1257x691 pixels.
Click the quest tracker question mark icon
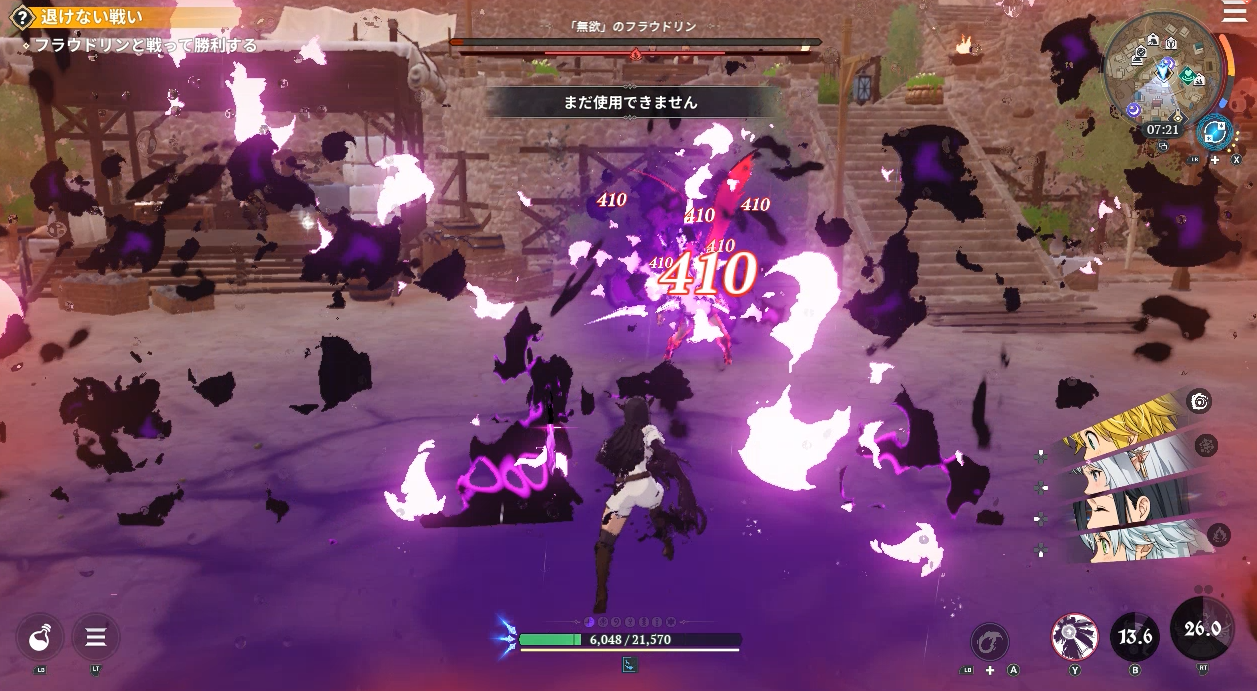pos(21,17)
